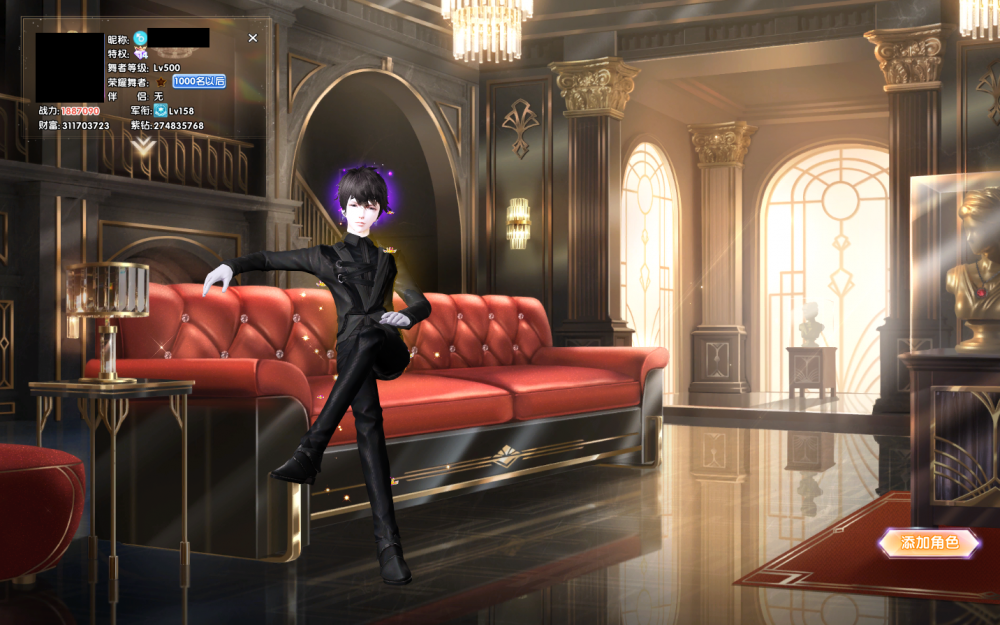Screen dimensions: 1000x625
Task: Open the 1000名以后 honor ranking badge
Action: [x=199, y=81]
